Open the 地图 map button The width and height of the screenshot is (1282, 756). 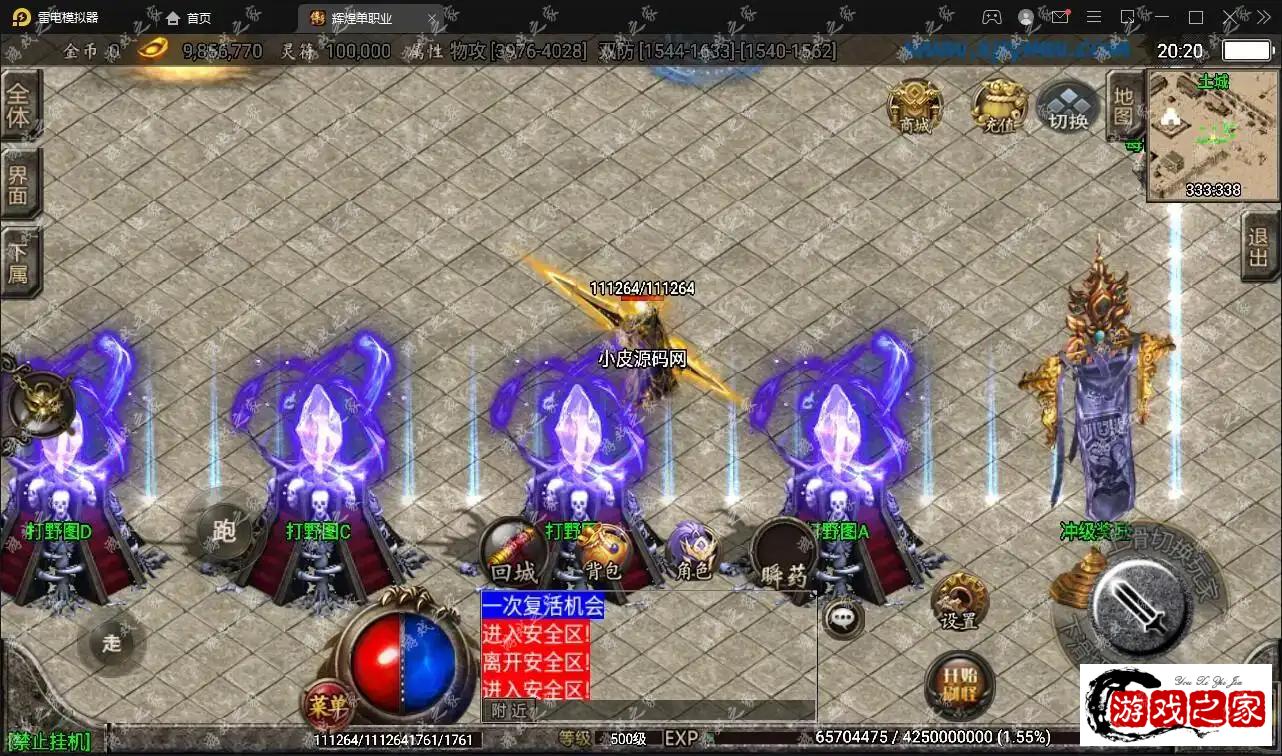(x=1124, y=106)
